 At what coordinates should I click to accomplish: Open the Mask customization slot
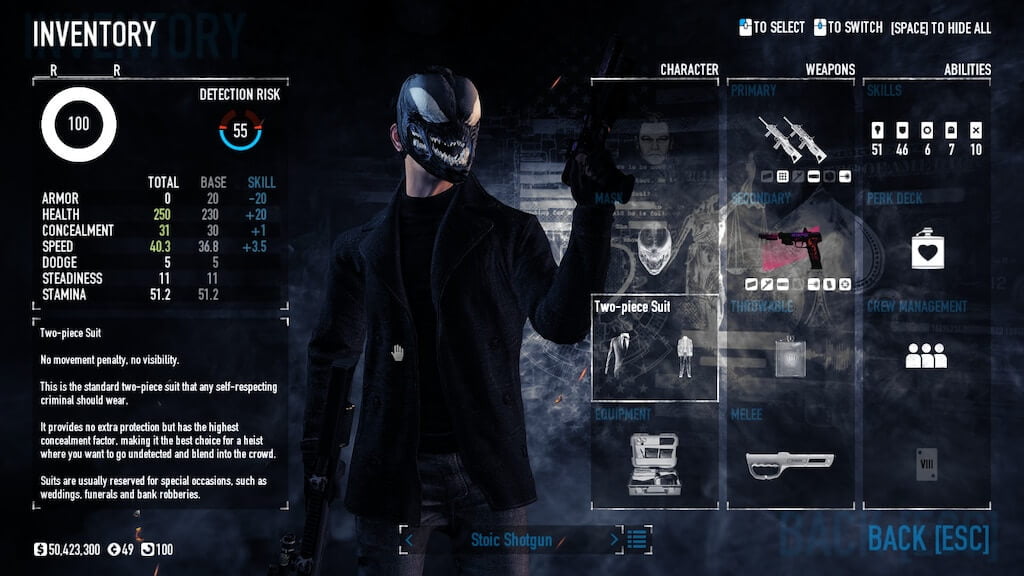655,240
